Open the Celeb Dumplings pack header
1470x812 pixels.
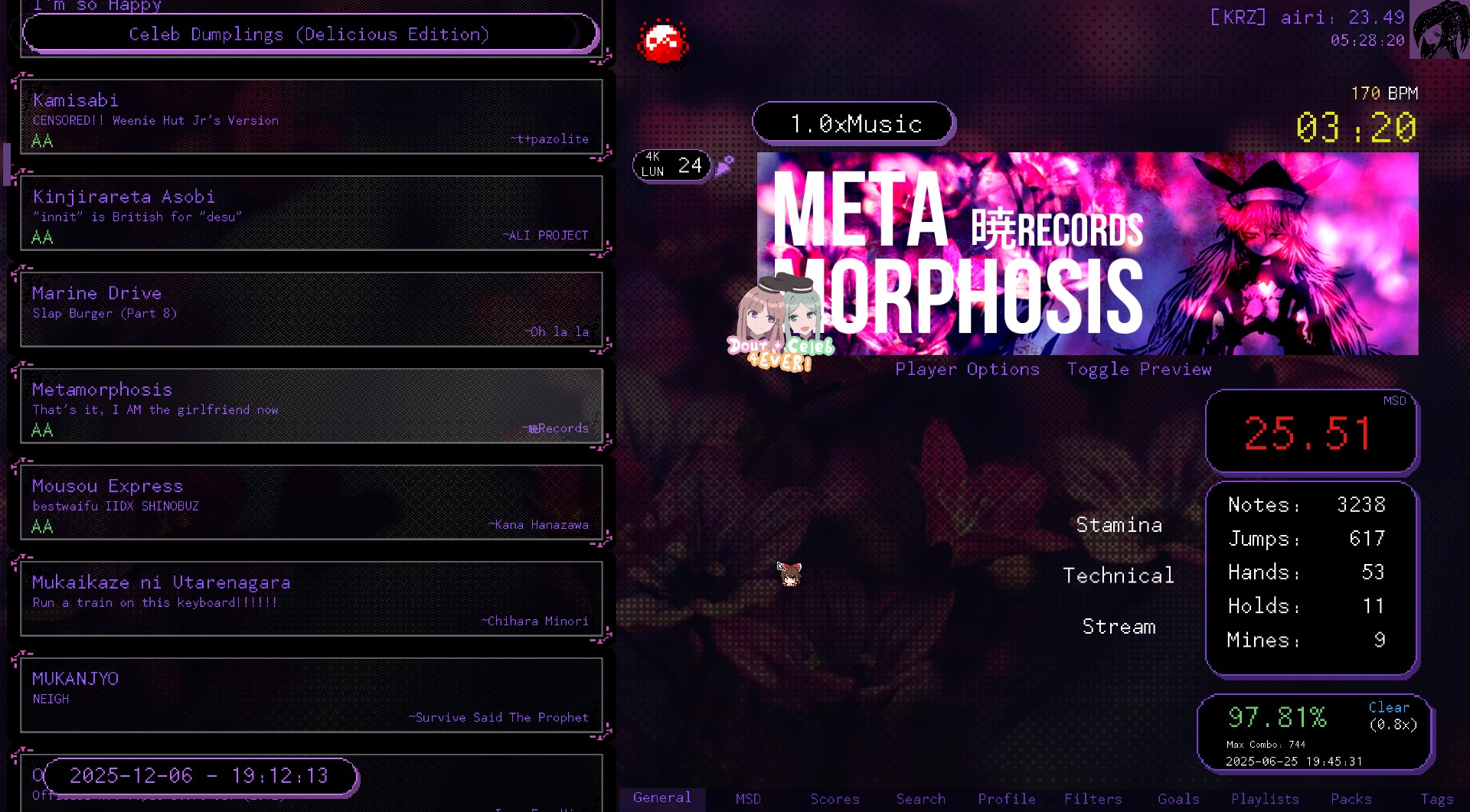tap(309, 34)
